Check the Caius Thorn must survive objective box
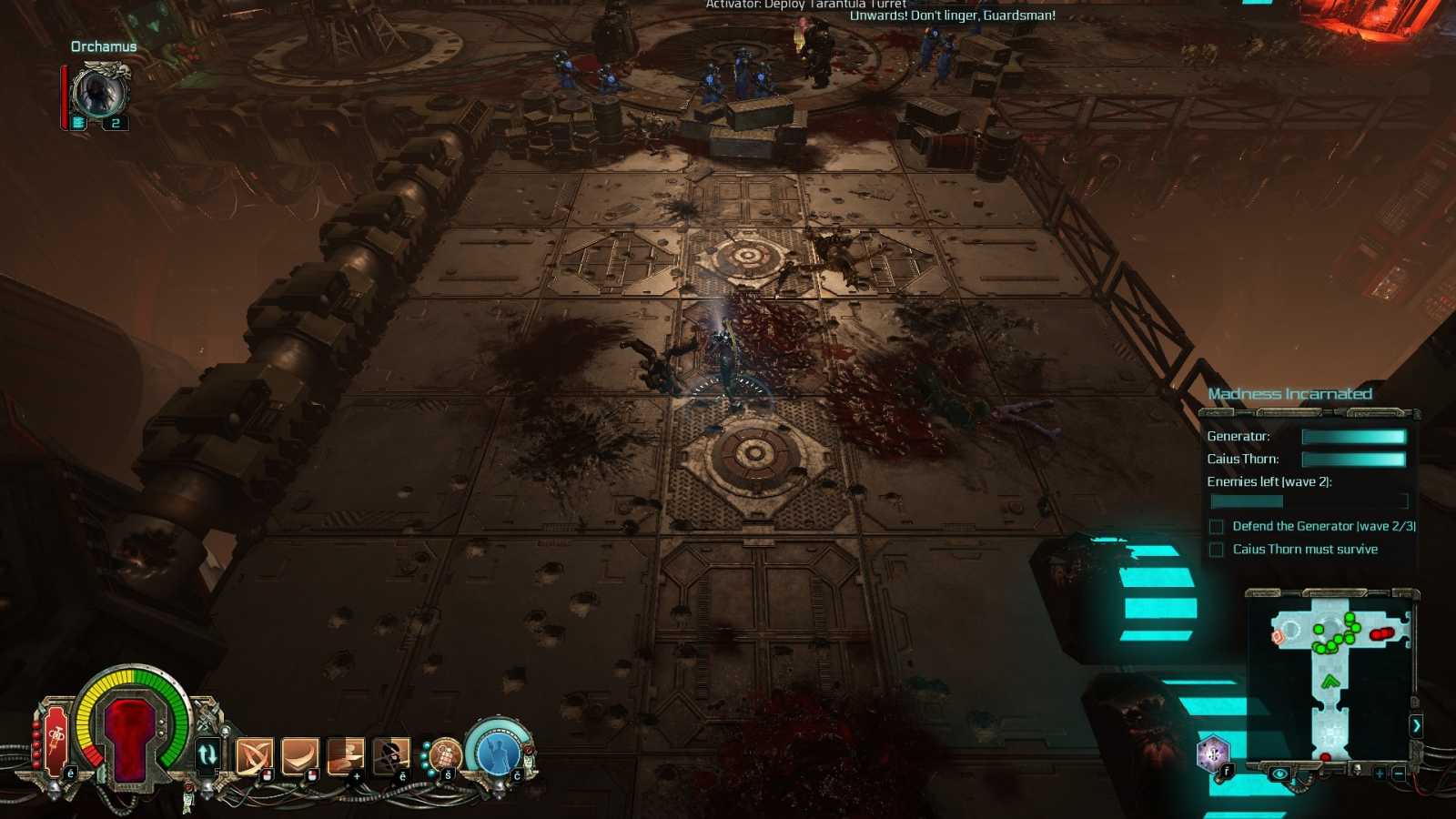1456x819 pixels. (1216, 549)
